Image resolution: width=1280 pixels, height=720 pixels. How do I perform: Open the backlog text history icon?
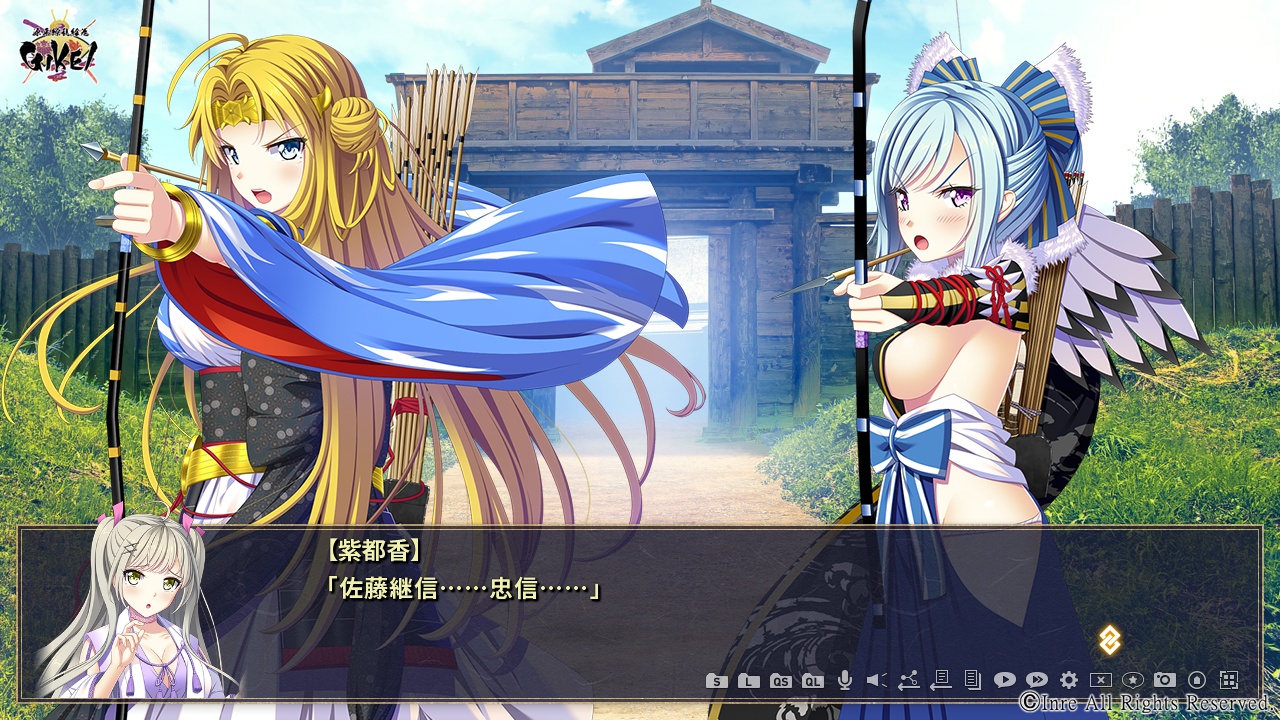click(x=972, y=681)
